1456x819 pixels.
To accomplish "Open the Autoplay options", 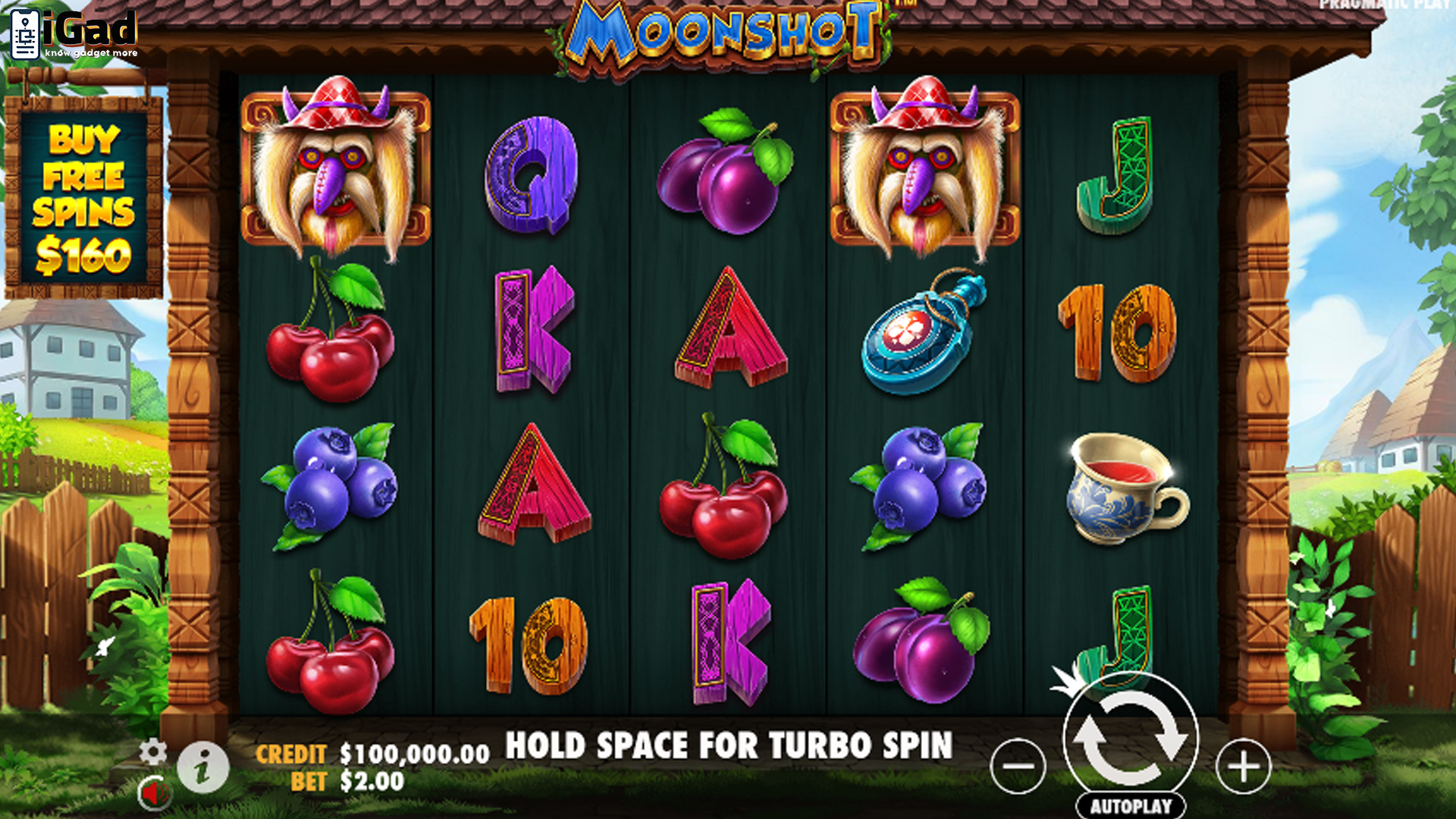I will (1131, 806).
